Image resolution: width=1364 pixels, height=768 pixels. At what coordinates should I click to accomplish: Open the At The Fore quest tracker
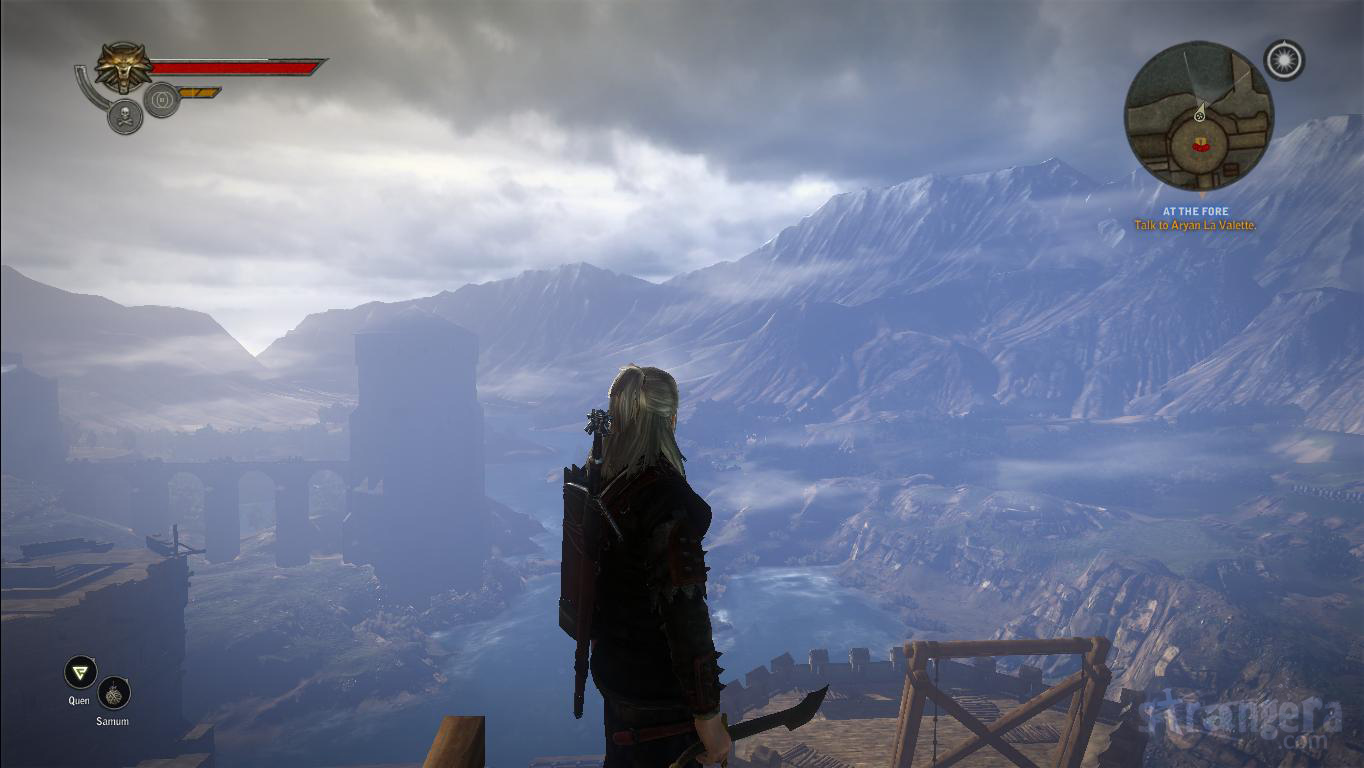coord(1195,219)
